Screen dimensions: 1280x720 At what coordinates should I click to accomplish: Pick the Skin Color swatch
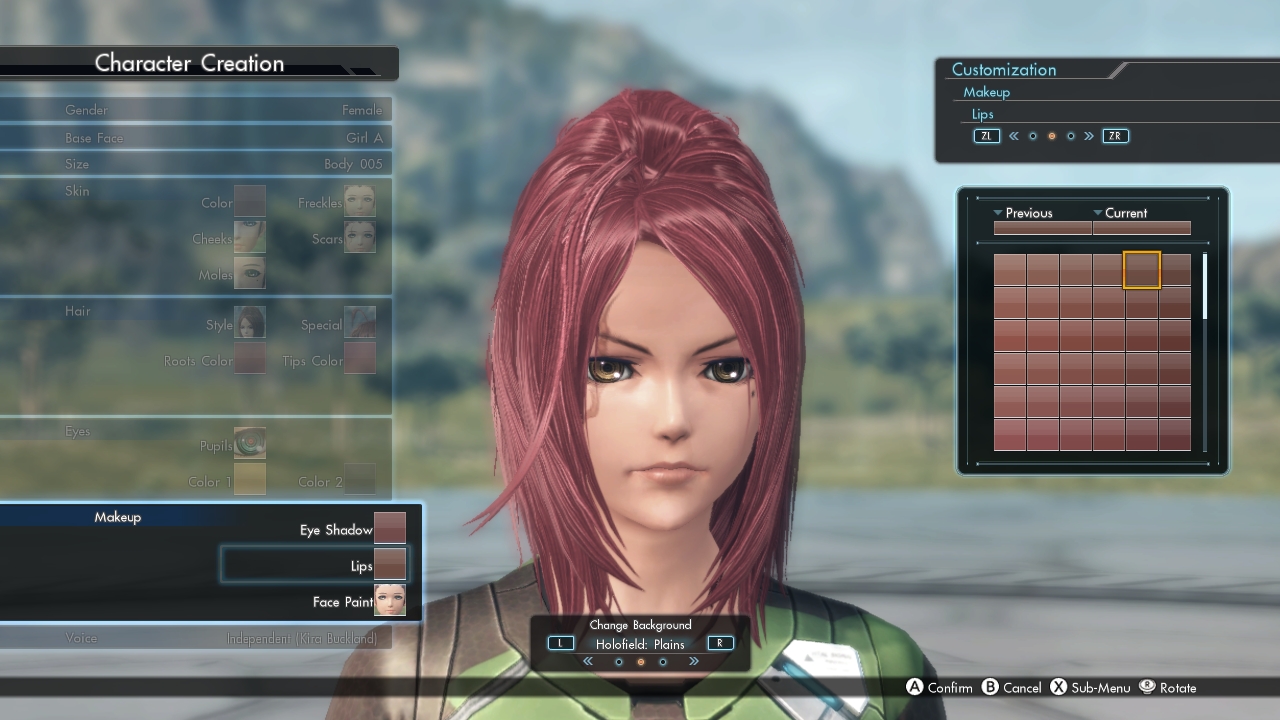(x=250, y=202)
